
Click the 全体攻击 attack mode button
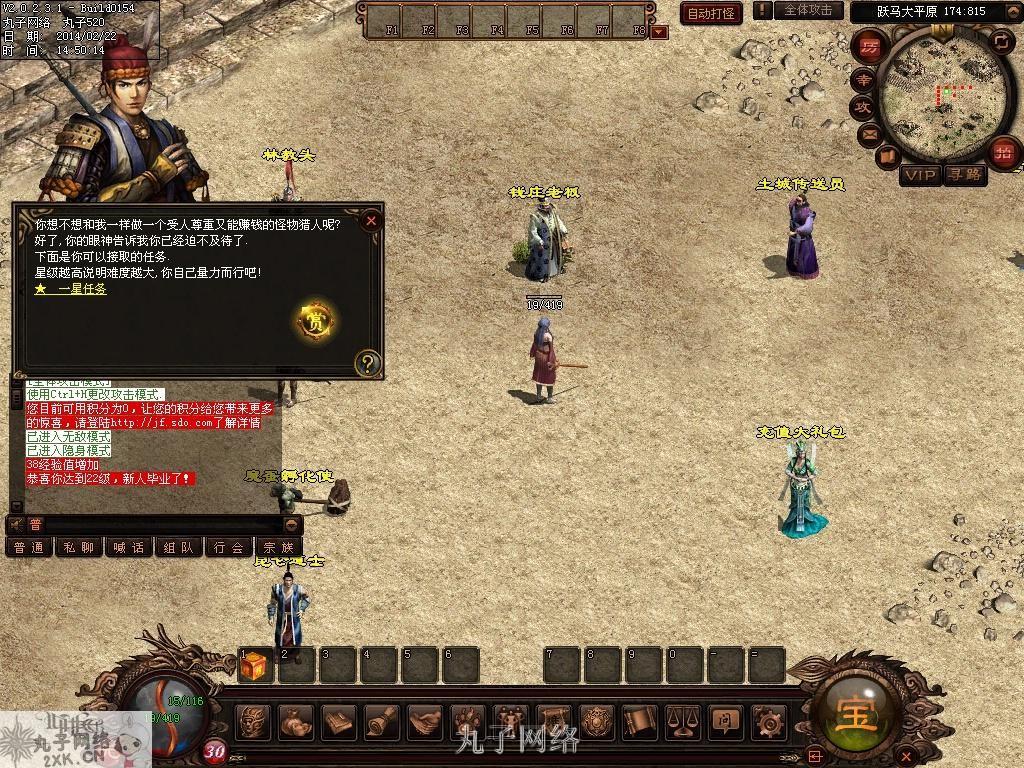(x=808, y=10)
